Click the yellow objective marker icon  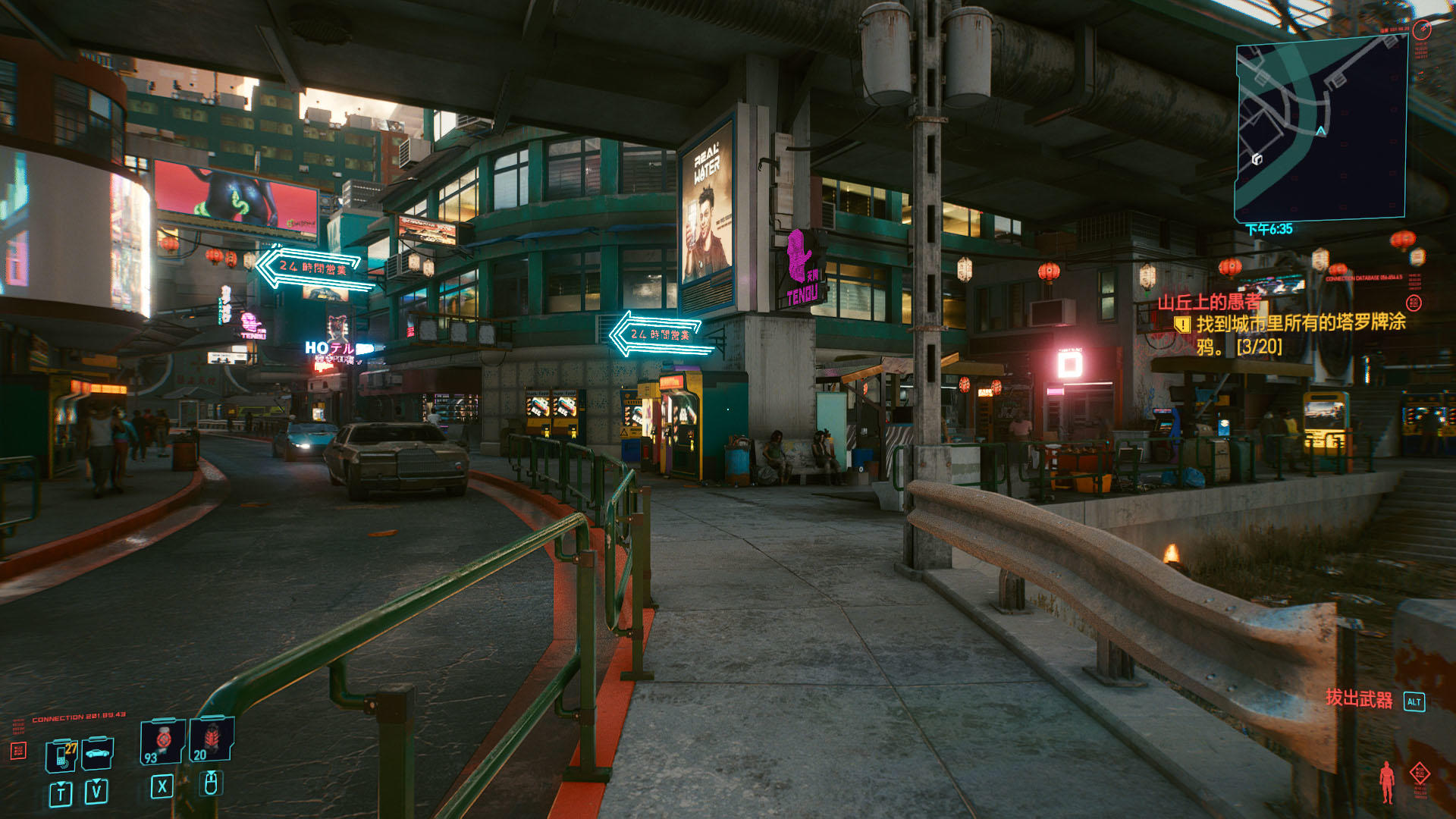tap(1181, 325)
